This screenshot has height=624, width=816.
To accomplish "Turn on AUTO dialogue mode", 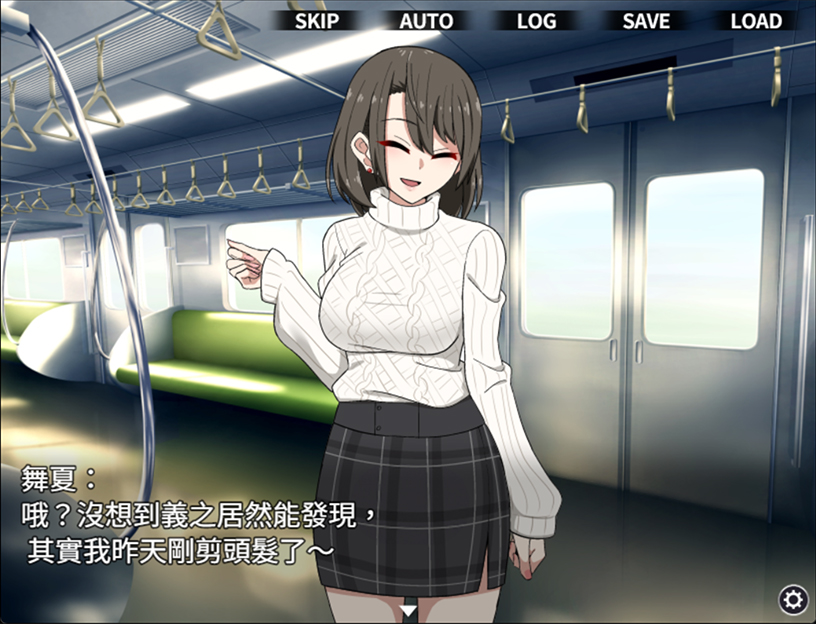I will coord(426,21).
